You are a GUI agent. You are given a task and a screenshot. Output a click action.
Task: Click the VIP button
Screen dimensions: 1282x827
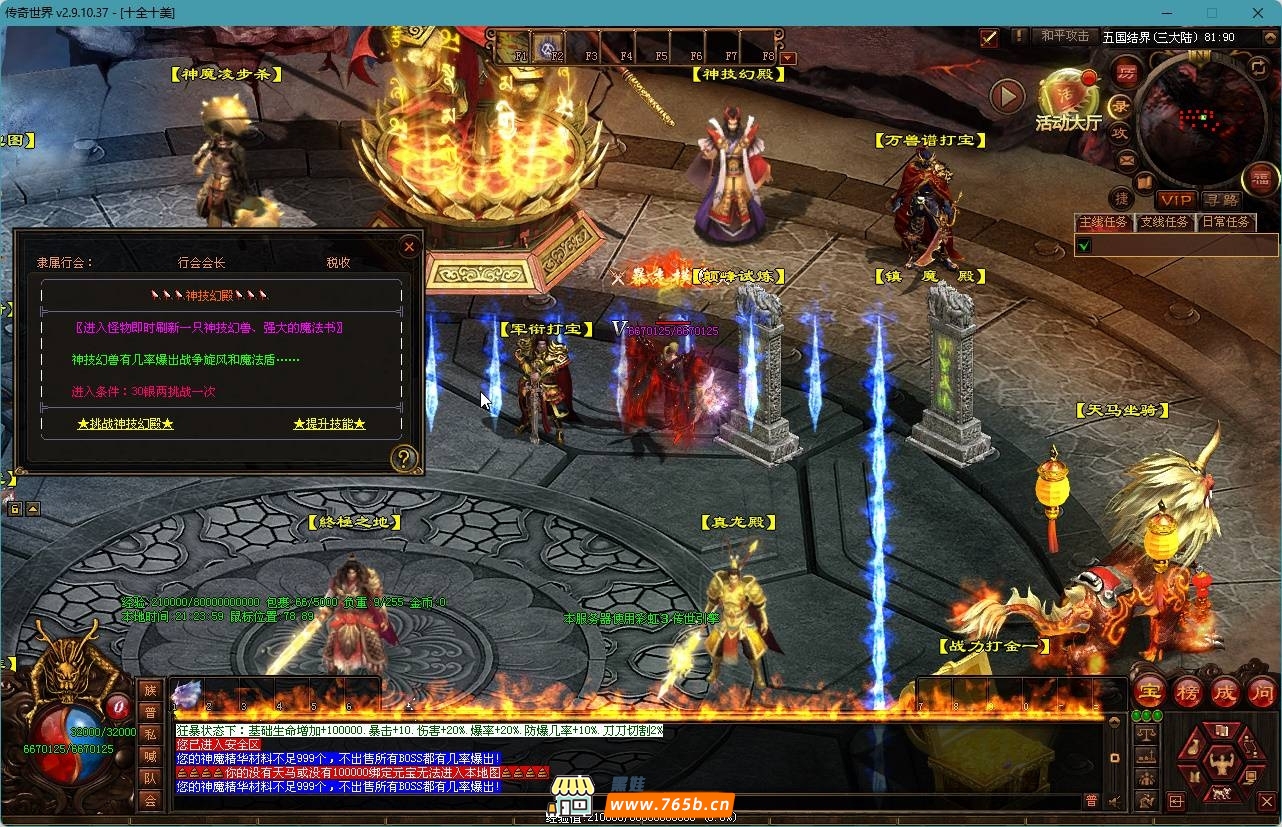point(1175,200)
